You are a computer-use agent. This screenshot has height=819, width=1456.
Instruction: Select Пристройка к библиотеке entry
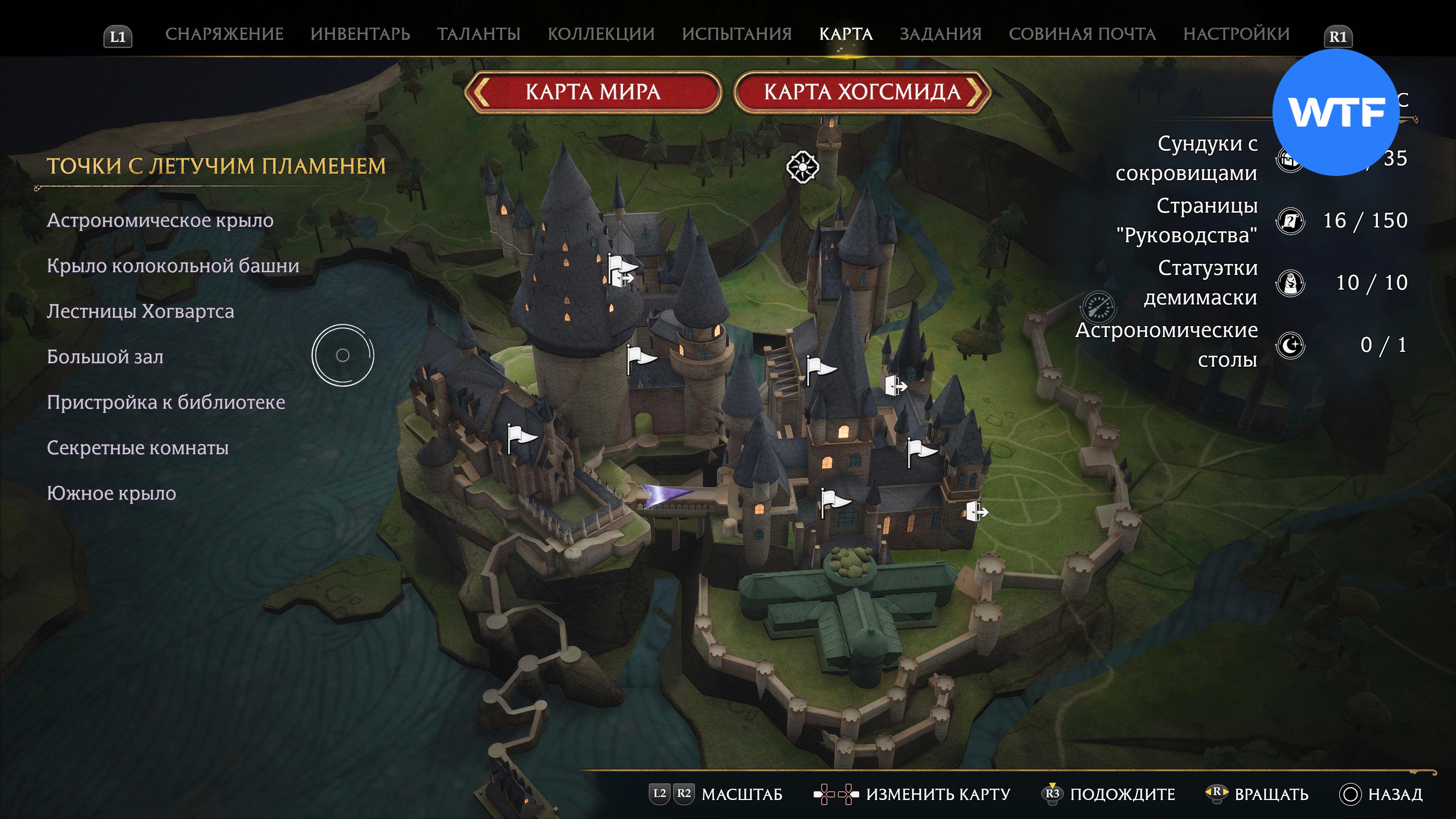point(166,402)
